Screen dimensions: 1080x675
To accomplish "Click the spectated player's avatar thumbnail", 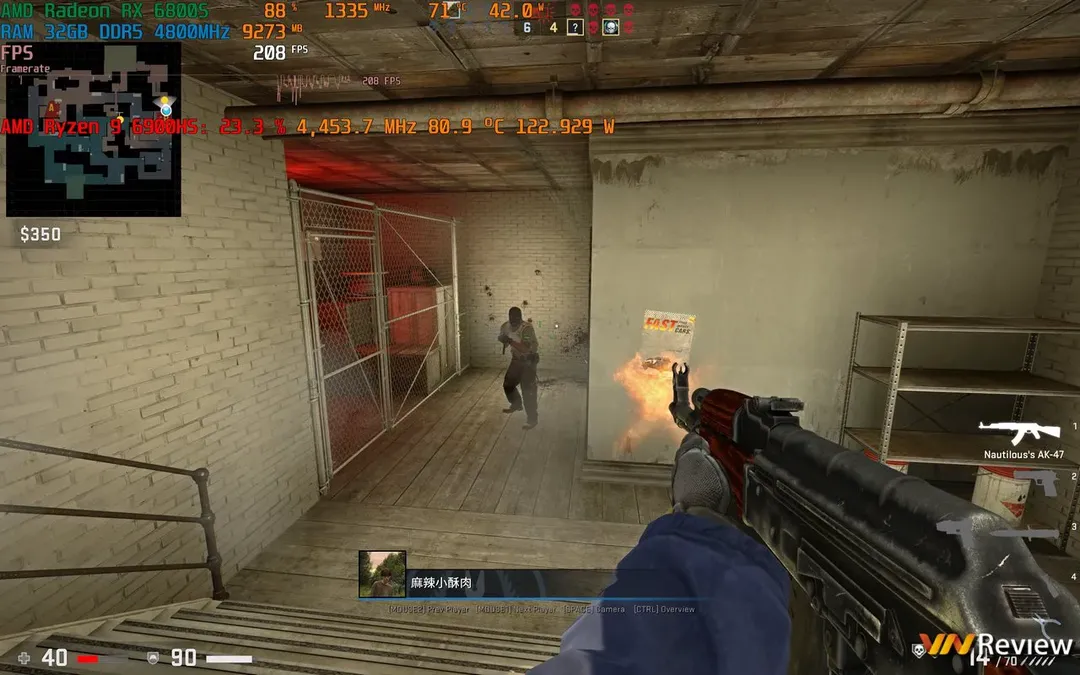I will point(382,574).
